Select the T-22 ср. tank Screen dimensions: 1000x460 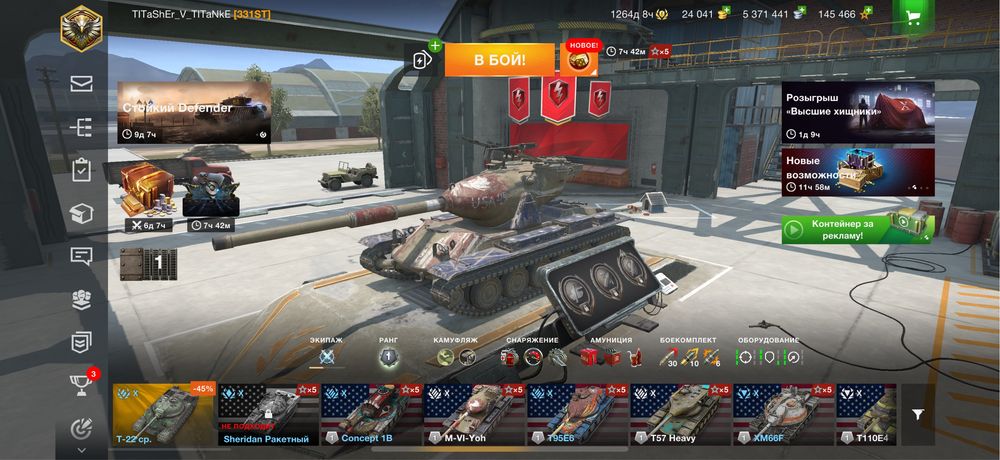(x=163, y=413)
